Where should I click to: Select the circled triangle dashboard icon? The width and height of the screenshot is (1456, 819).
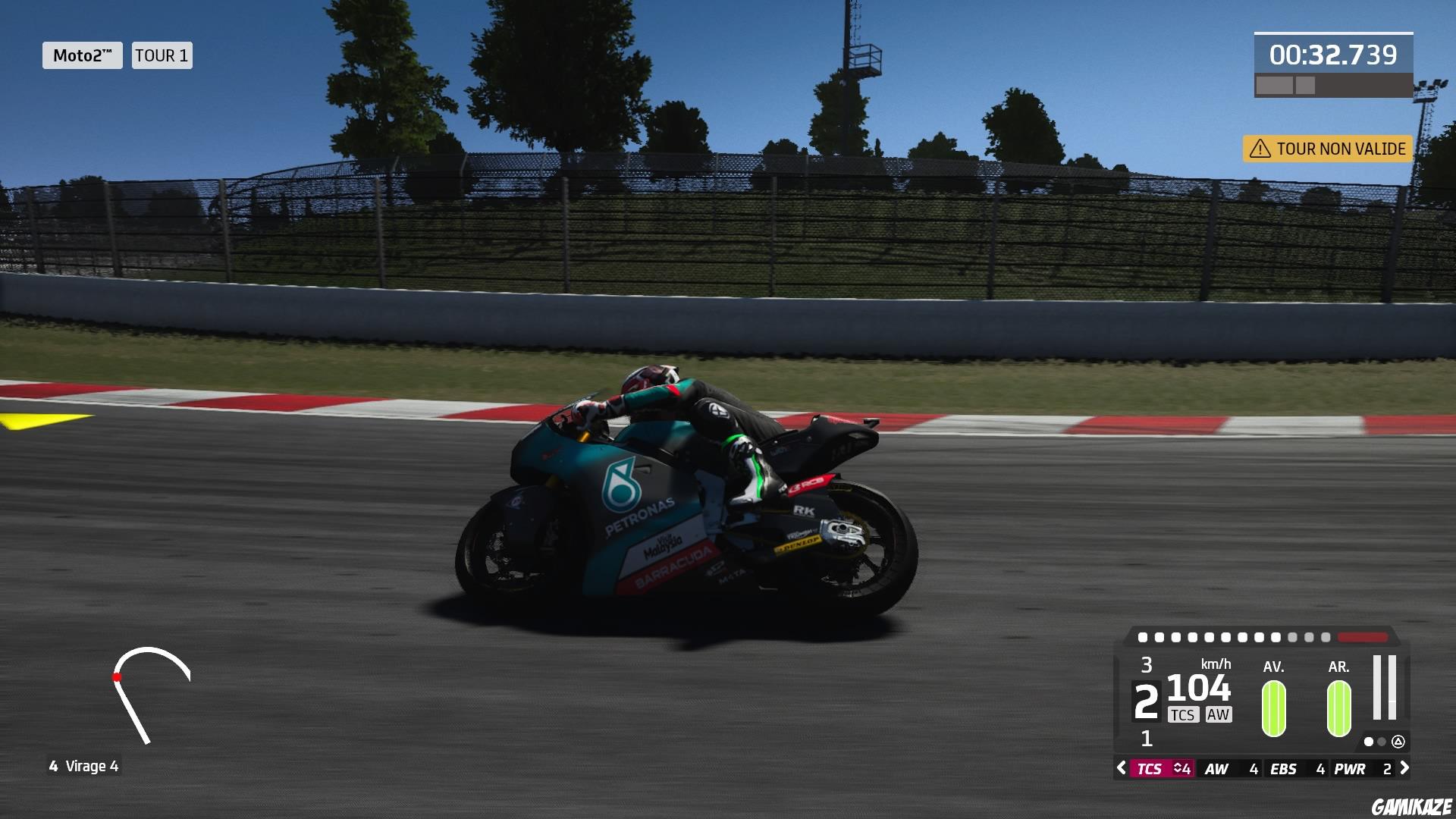1399,743
